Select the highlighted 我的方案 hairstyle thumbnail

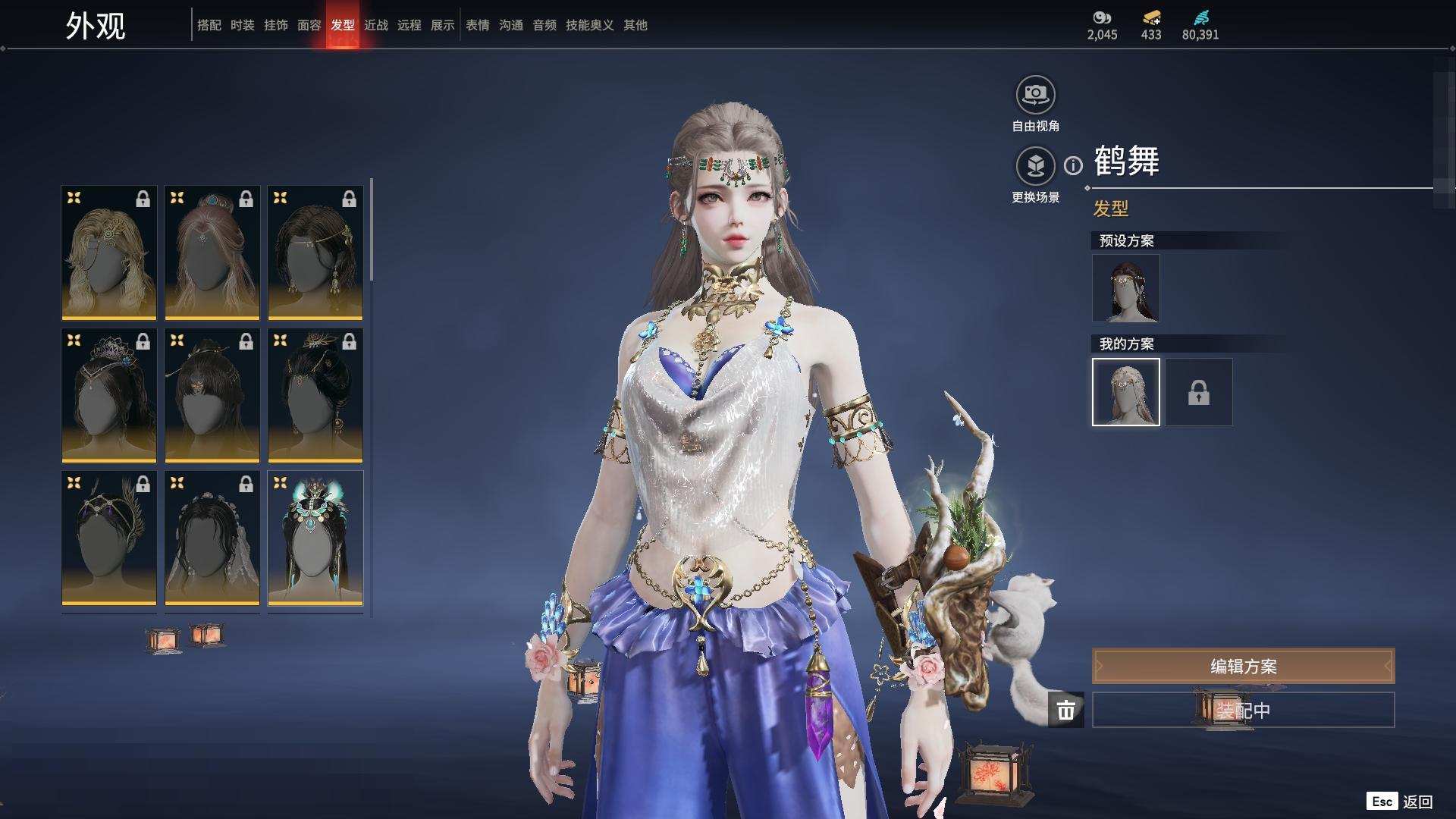click(1125, 392)
